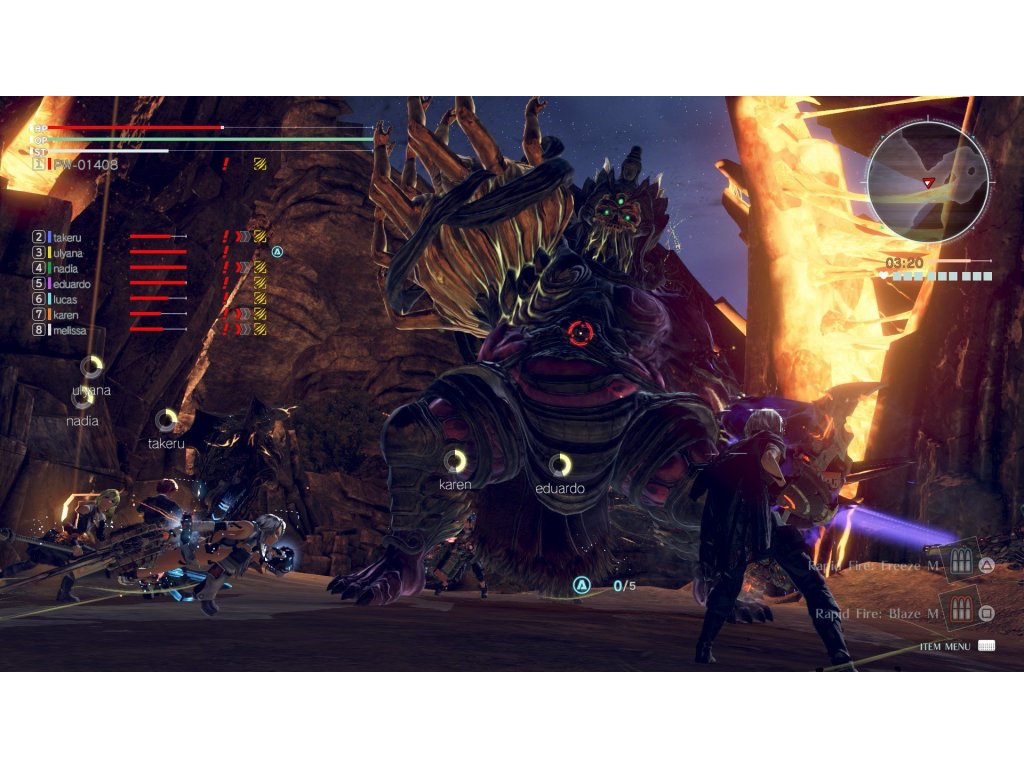Image resolution: width=1024 pixels, height=768 pixels.
Task: Click karen's ally marker ring
Action: click(455, 460)
